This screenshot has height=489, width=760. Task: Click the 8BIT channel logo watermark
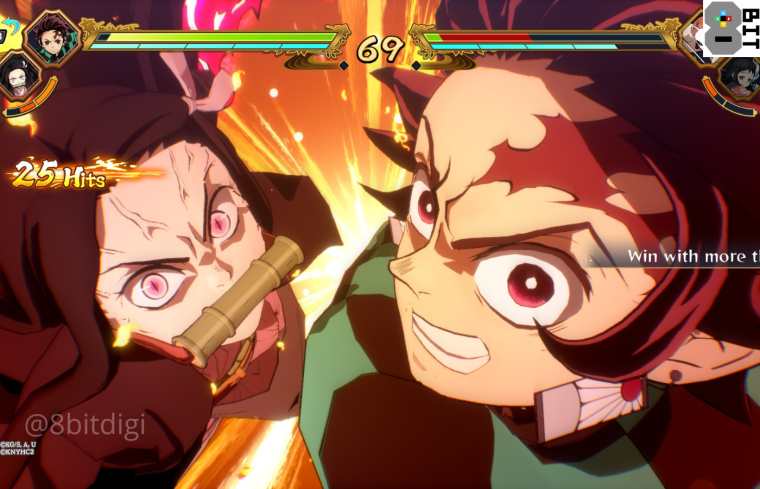[x=731, y=27]
